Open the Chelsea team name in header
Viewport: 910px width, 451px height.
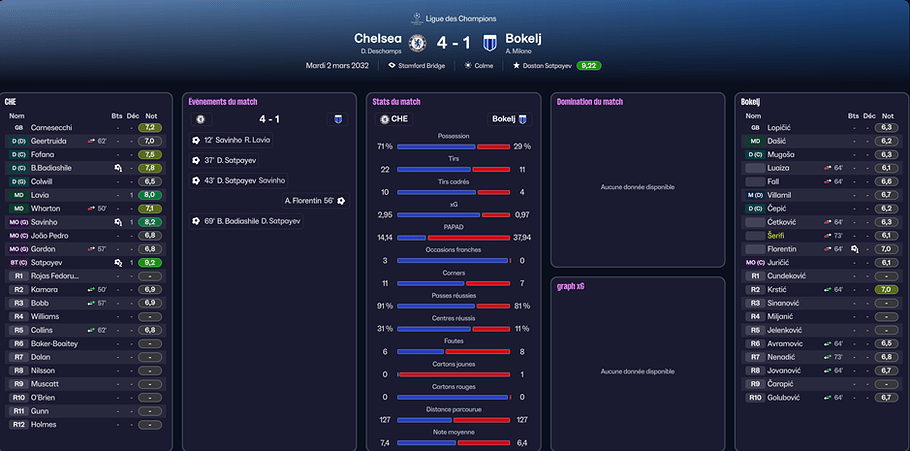click(x=378, y=38)
